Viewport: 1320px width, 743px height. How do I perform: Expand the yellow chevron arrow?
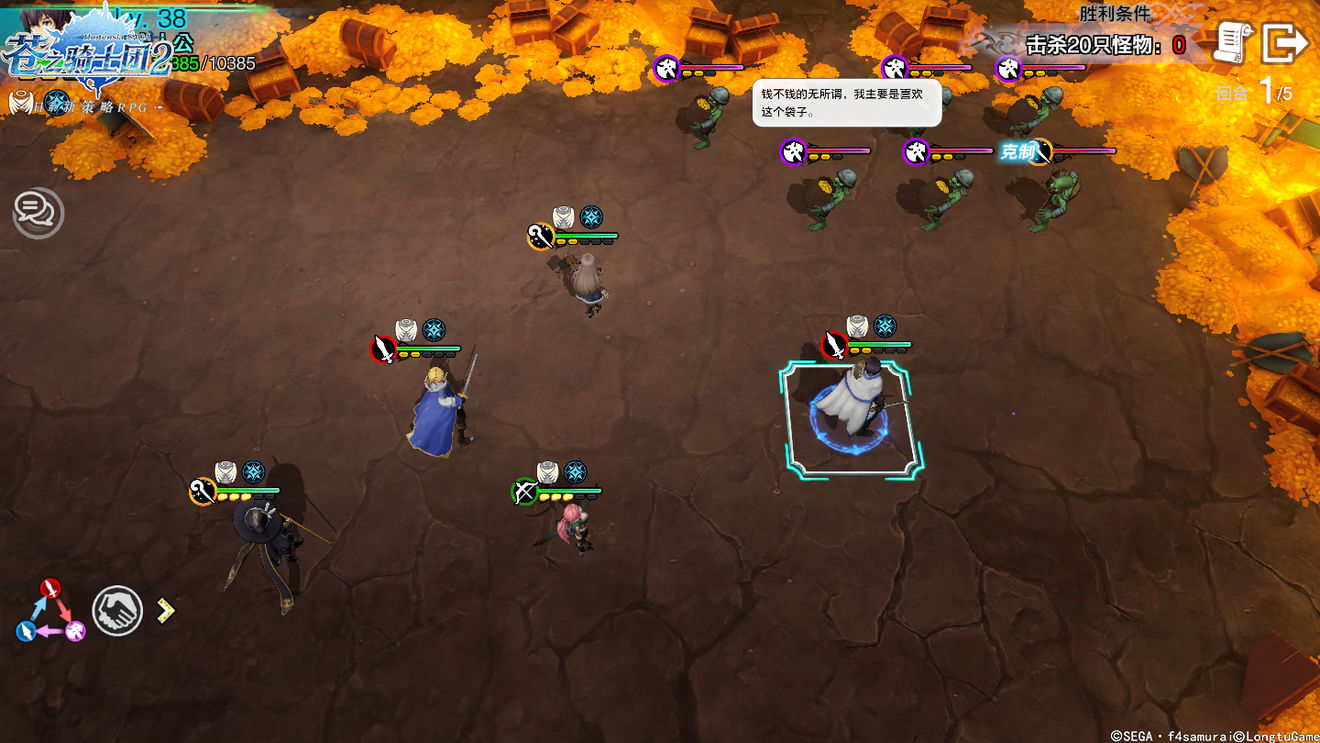tap(166, 610)
